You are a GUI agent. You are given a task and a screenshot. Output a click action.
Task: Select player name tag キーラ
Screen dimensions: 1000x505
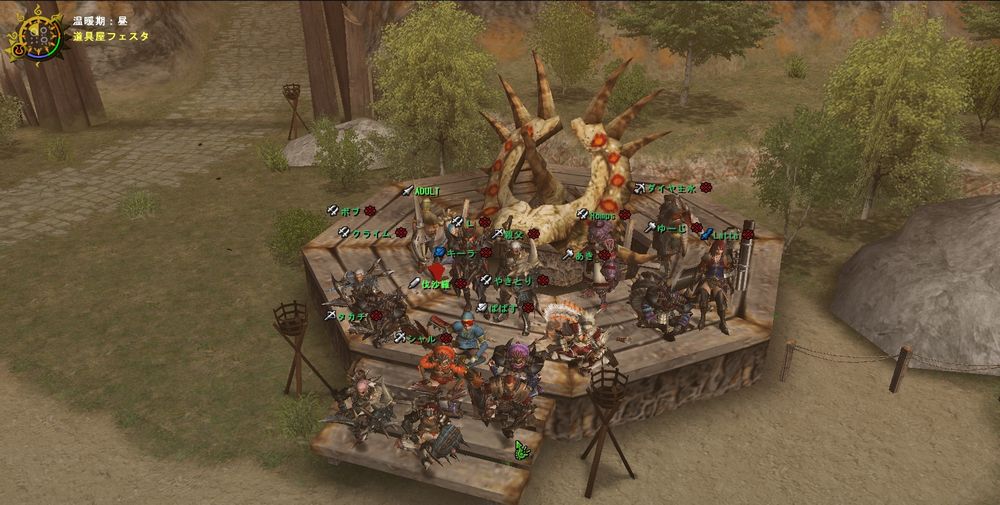[461, 254]
